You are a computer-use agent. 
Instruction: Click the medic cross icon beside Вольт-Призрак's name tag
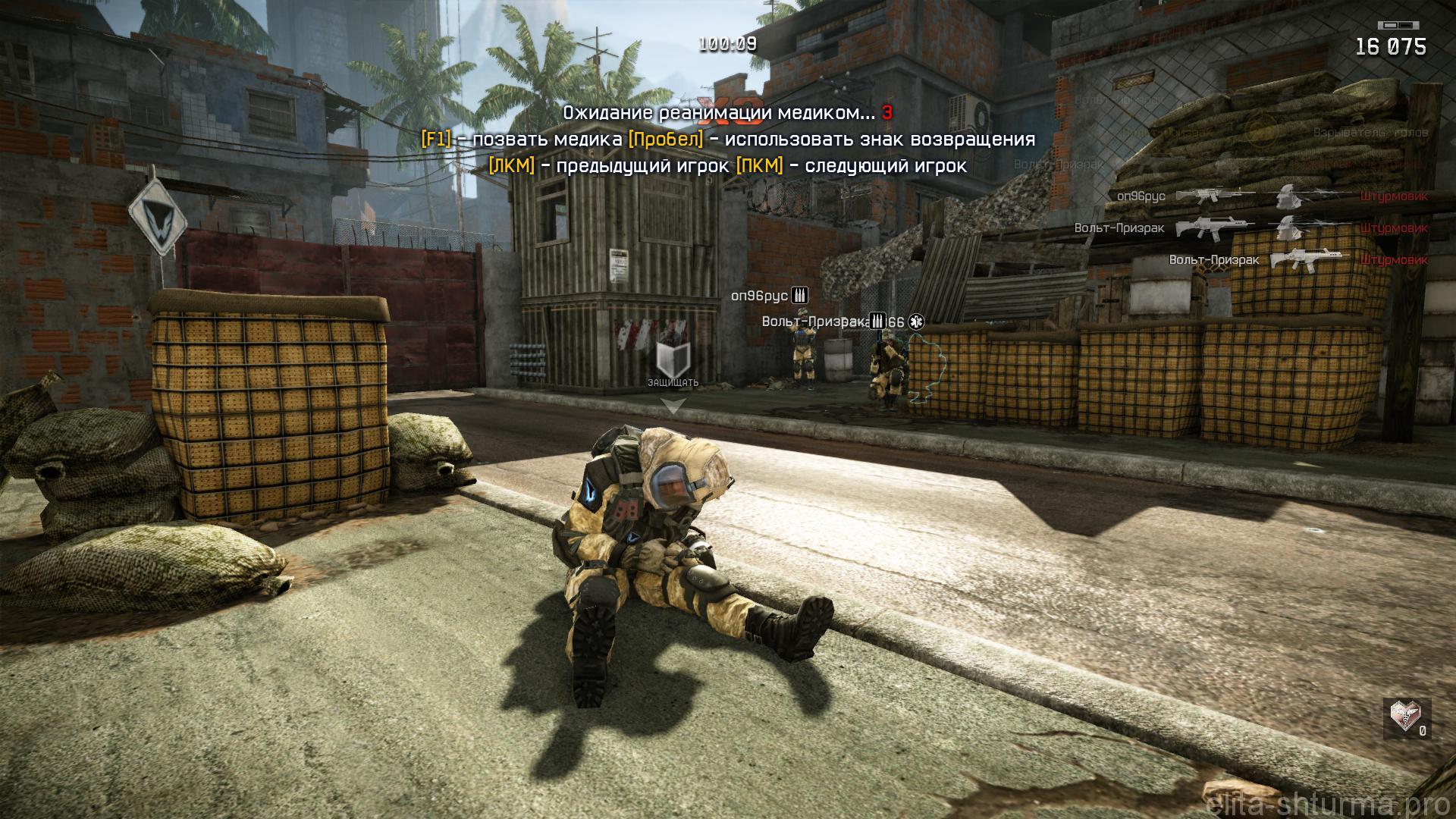pos(916,322)
